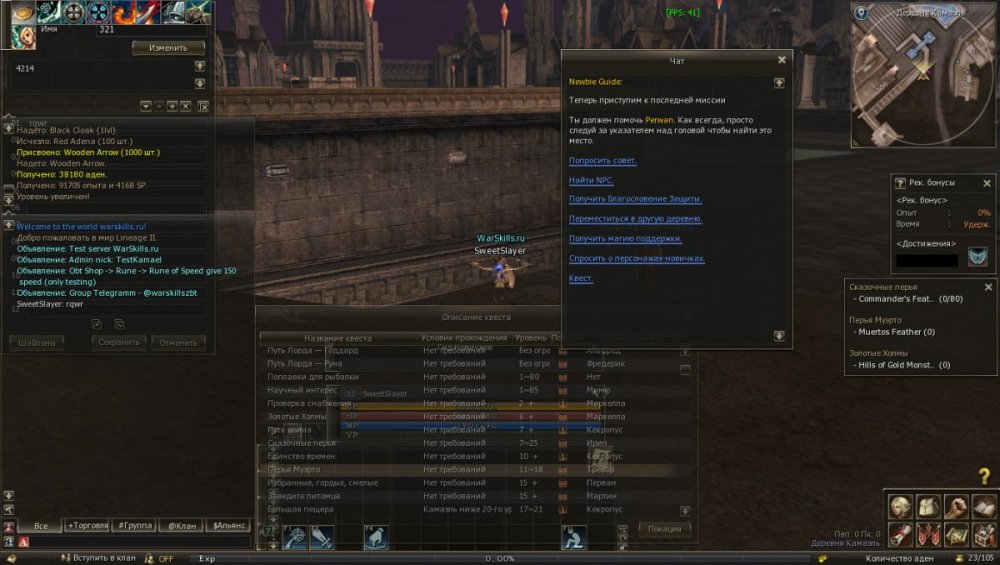Click the 'Изменить' button
The image size is (1000, 565).
(168, 47)
